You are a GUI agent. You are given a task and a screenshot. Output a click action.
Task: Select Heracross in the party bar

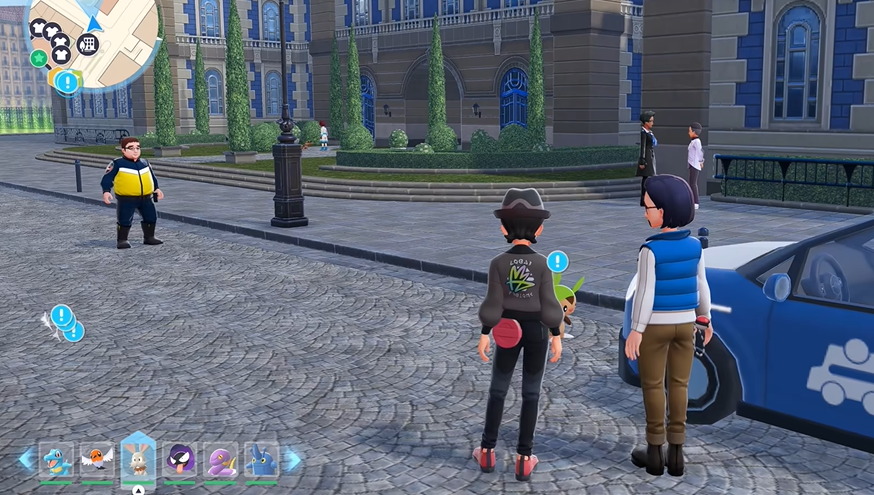pyautogui.click(x=261, y=460)
